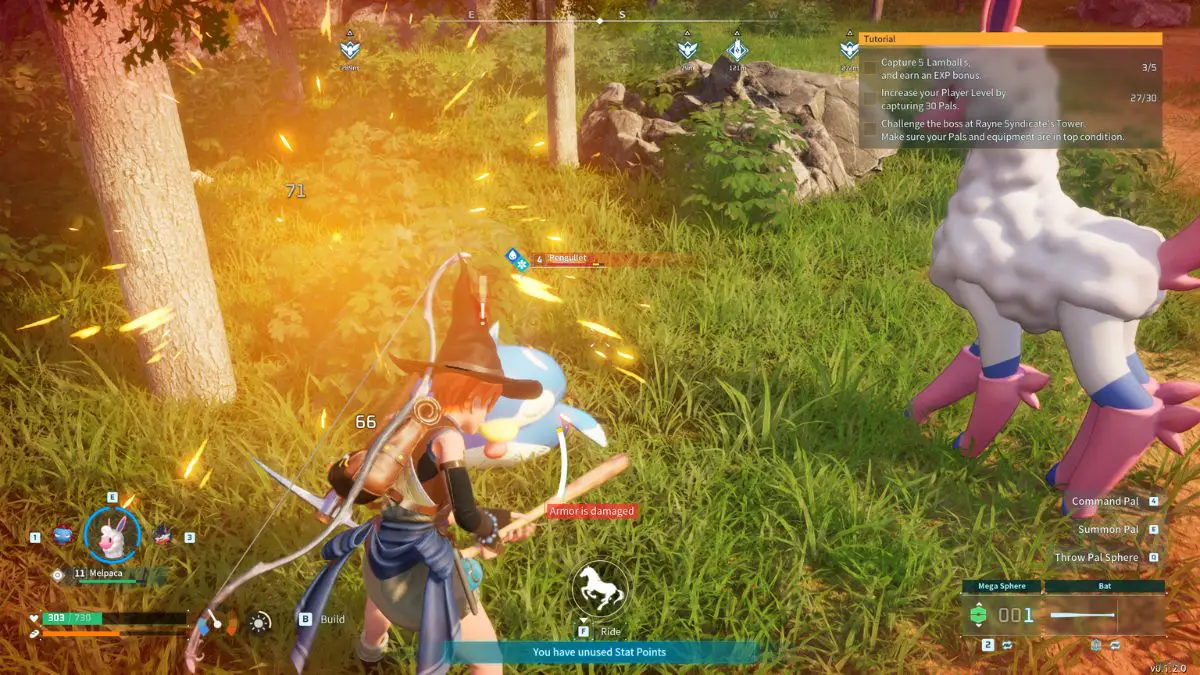
Task: Check the capture 30 Pals objective box
Action: [870, 98]
